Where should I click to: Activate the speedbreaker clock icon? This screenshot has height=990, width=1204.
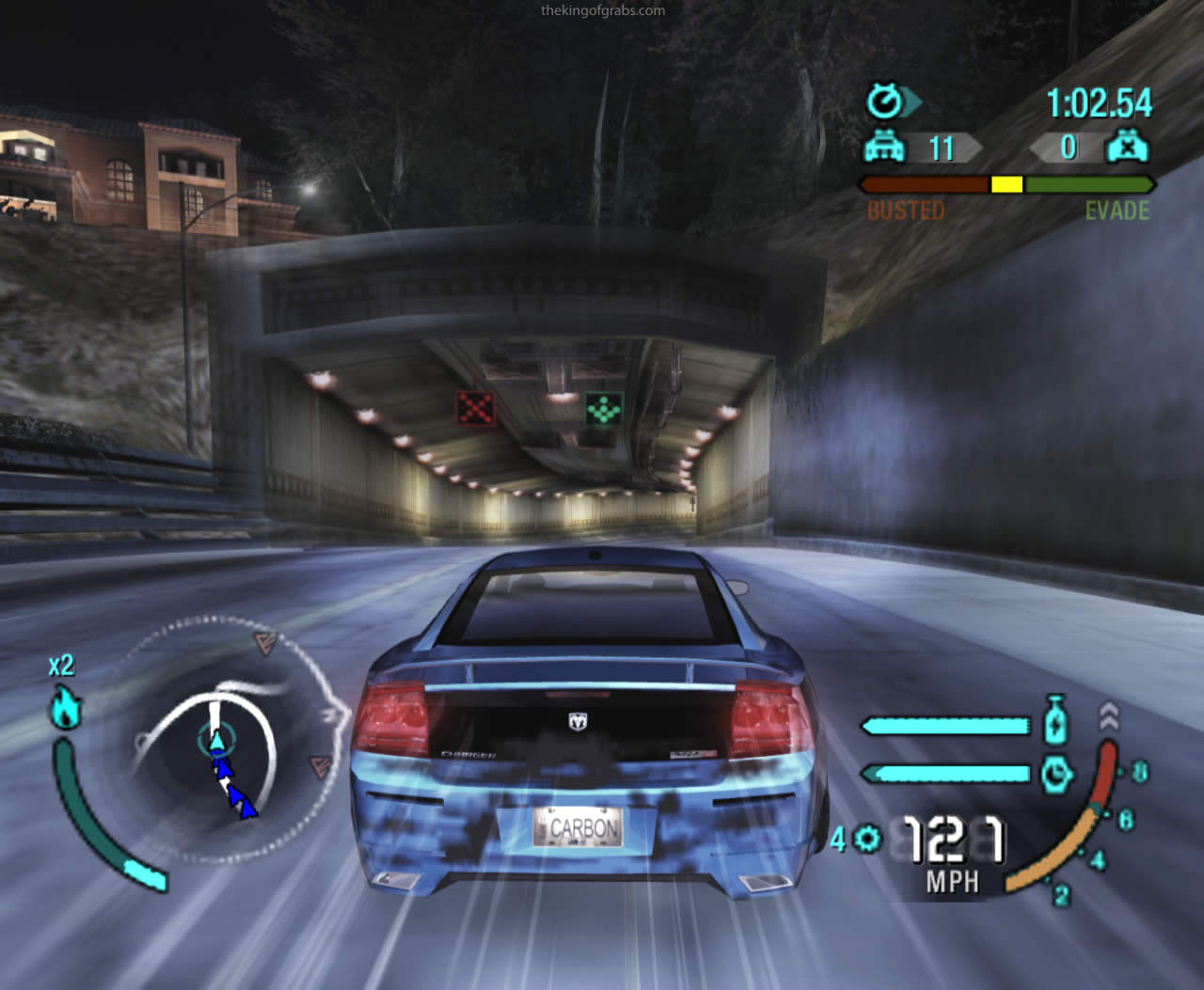coord(1057,774)
